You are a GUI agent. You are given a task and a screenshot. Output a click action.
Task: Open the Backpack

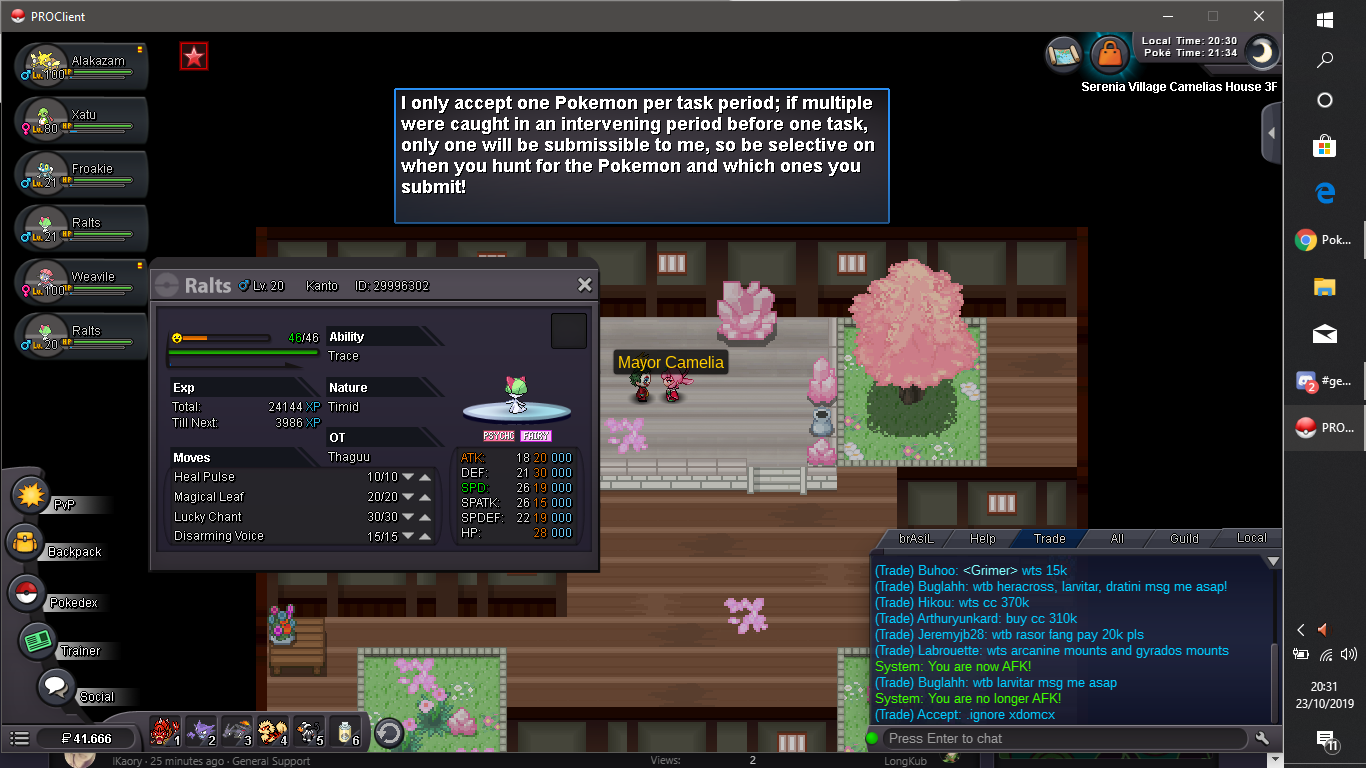26,545
